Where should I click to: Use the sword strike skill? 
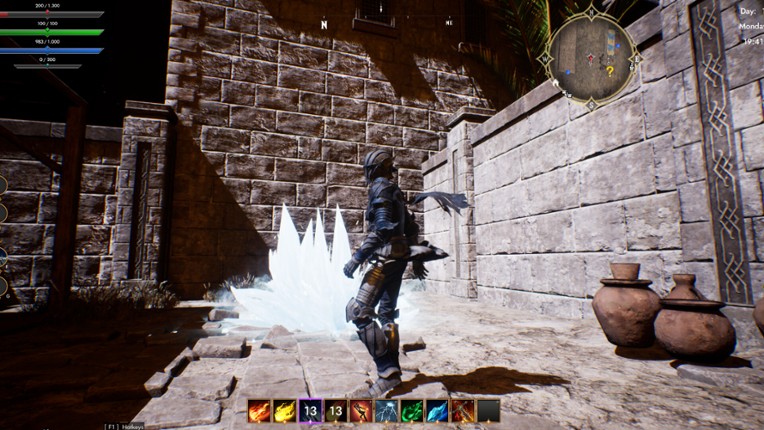click(x=462, y=411)
